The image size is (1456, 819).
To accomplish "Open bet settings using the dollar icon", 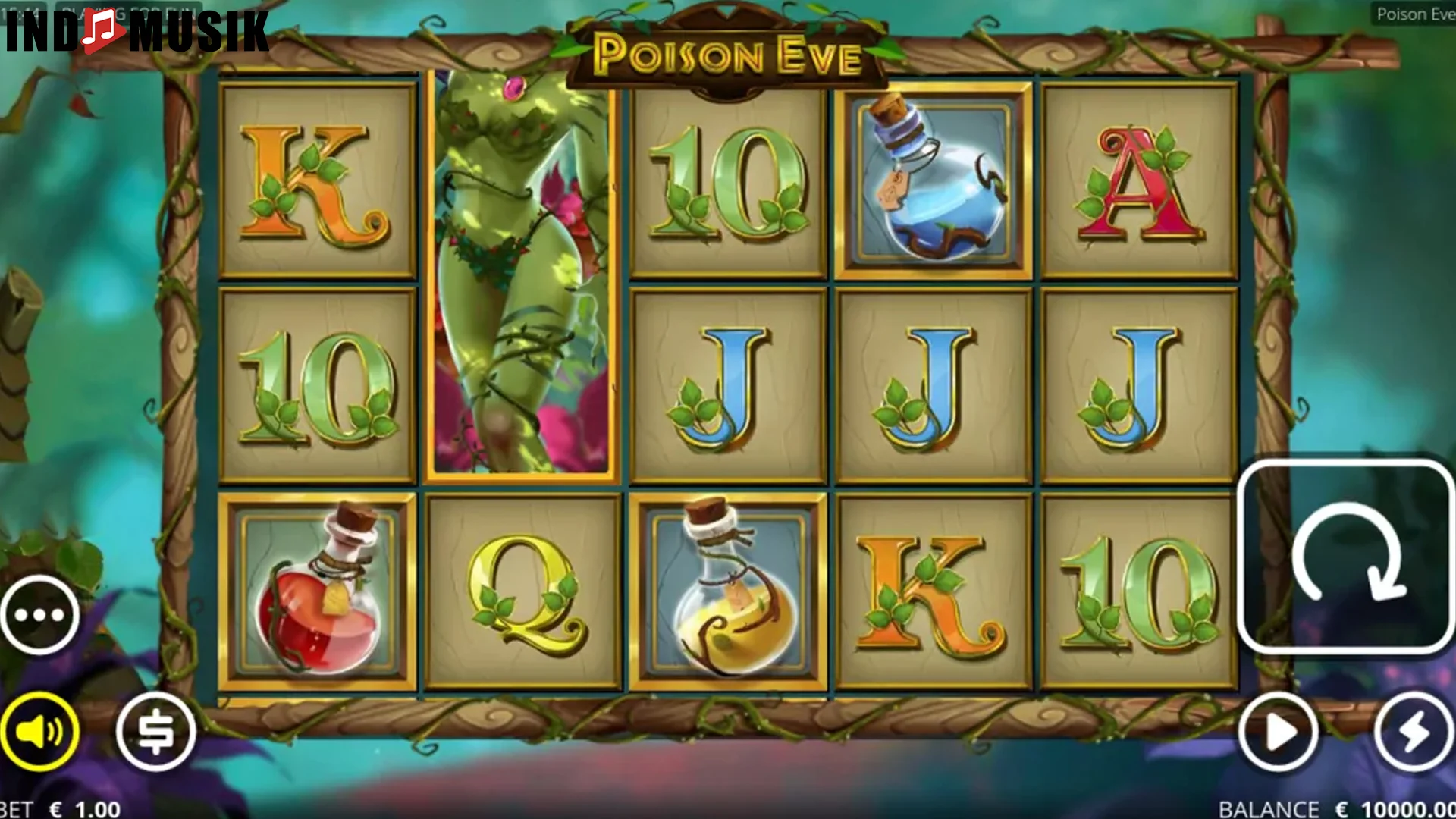I will tap(155, 730).
